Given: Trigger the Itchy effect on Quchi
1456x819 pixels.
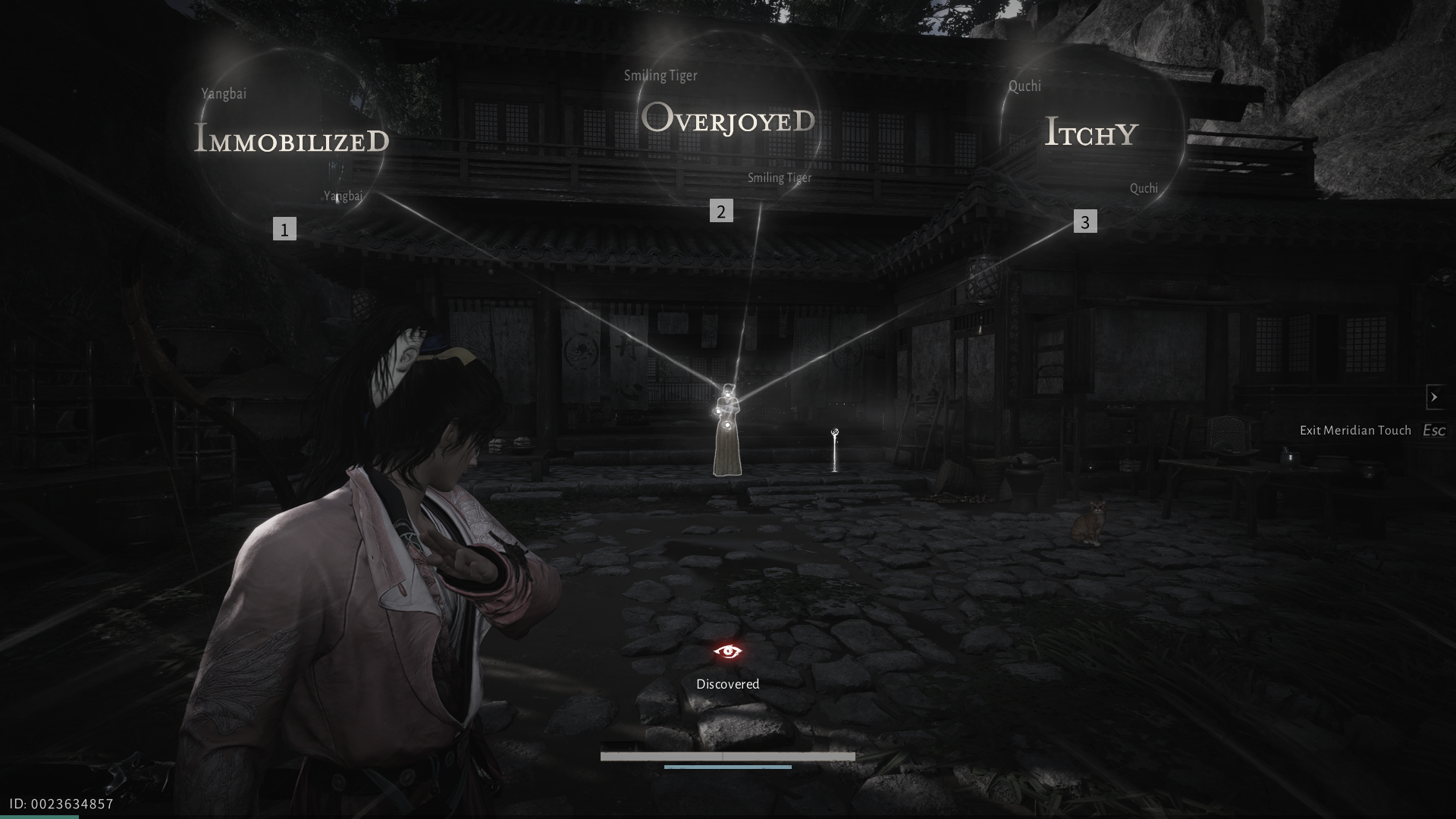Looking at the screenshot, I should coord(1090,132).
